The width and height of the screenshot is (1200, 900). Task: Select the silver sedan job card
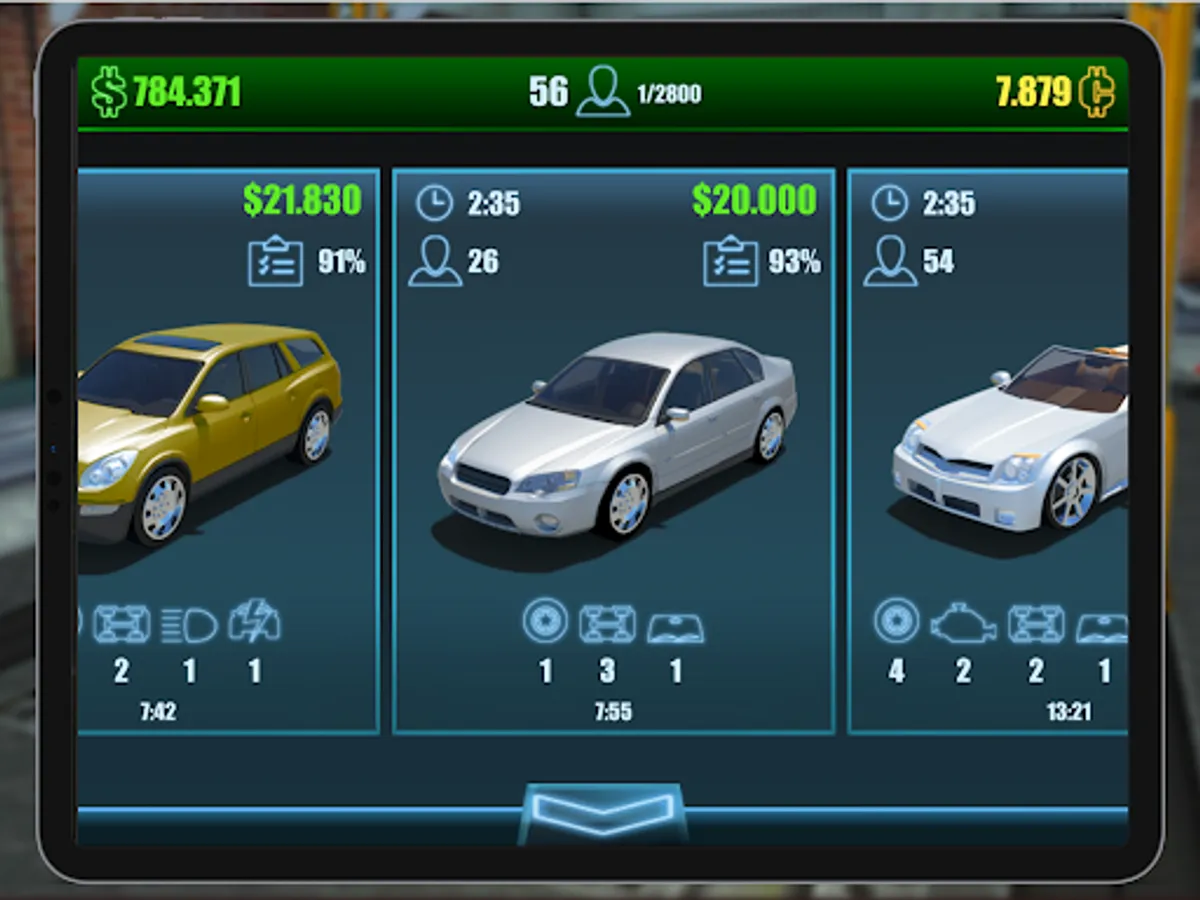pos(613,450)
